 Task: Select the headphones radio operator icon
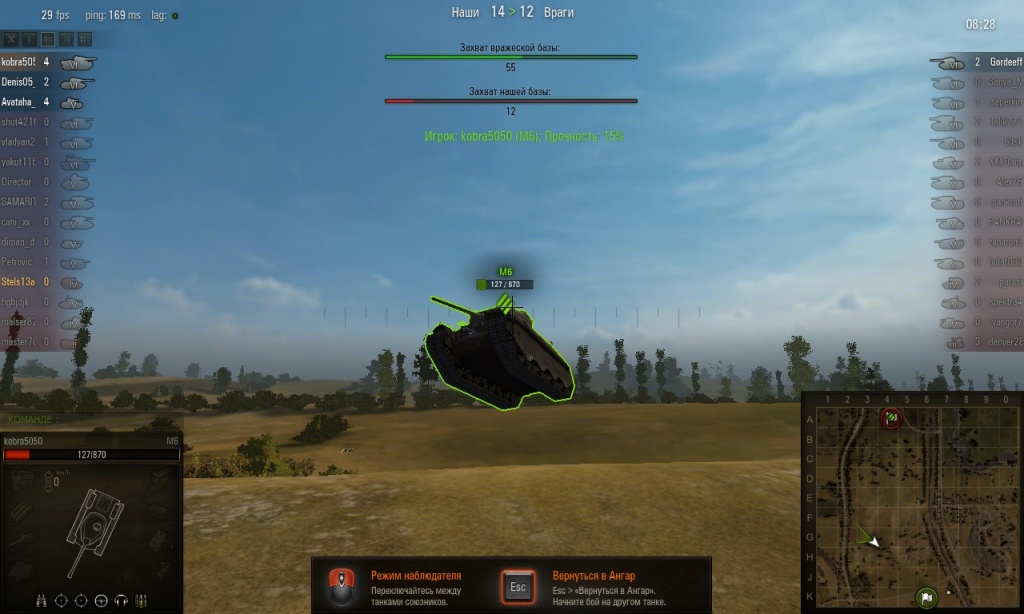120,600
